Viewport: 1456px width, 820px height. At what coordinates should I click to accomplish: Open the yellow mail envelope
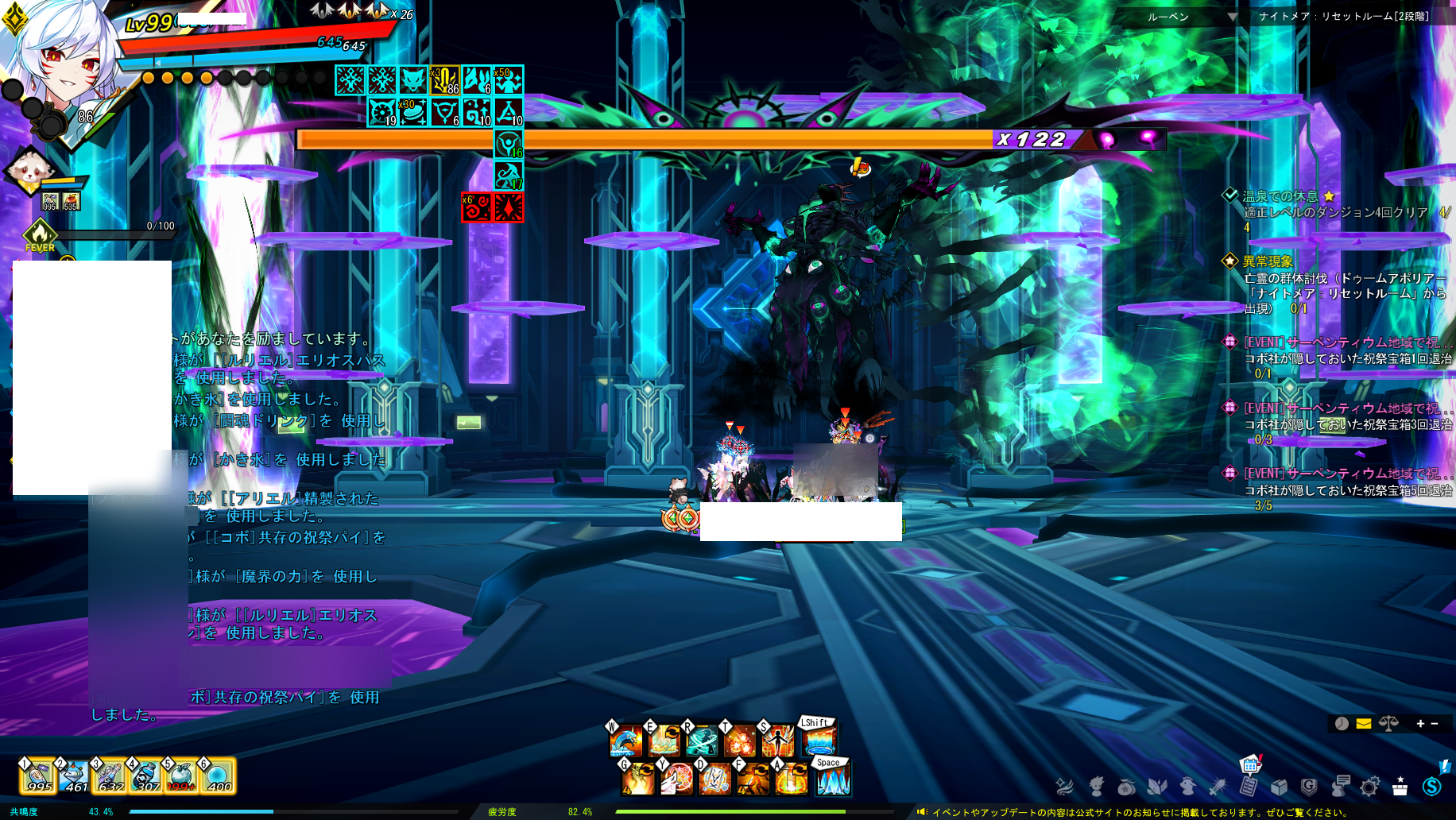click(1364, 723)
